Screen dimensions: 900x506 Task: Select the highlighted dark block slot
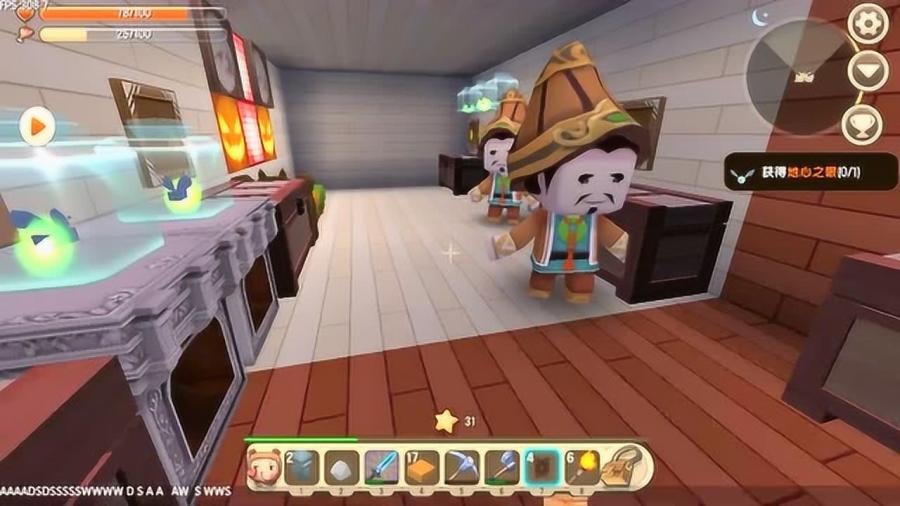542,467
